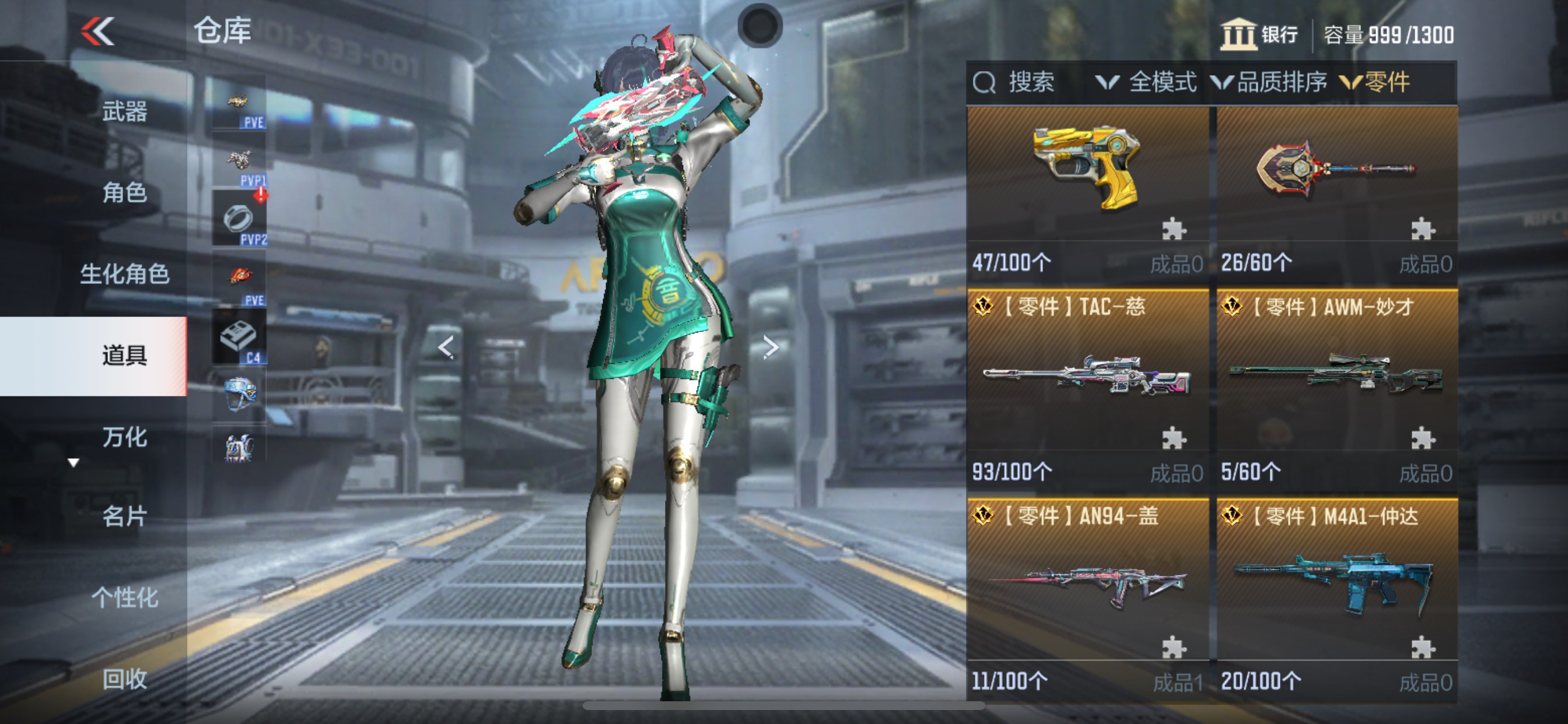Open the 品质排序 sorting dropdown
The image size is (1568, 724).
tap(1270, 82)
